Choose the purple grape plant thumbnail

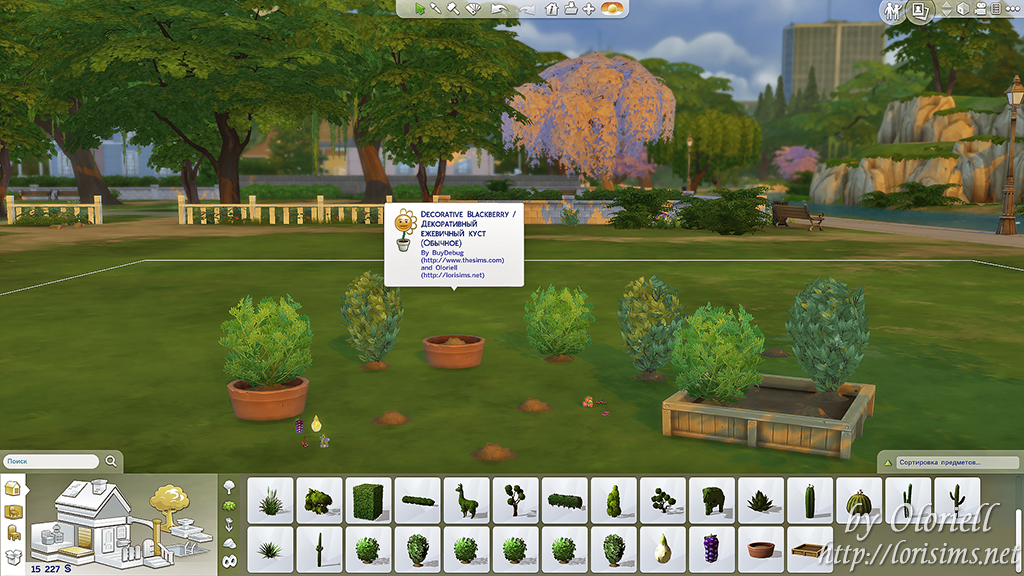pyautogui.click(x=712, y=548)
